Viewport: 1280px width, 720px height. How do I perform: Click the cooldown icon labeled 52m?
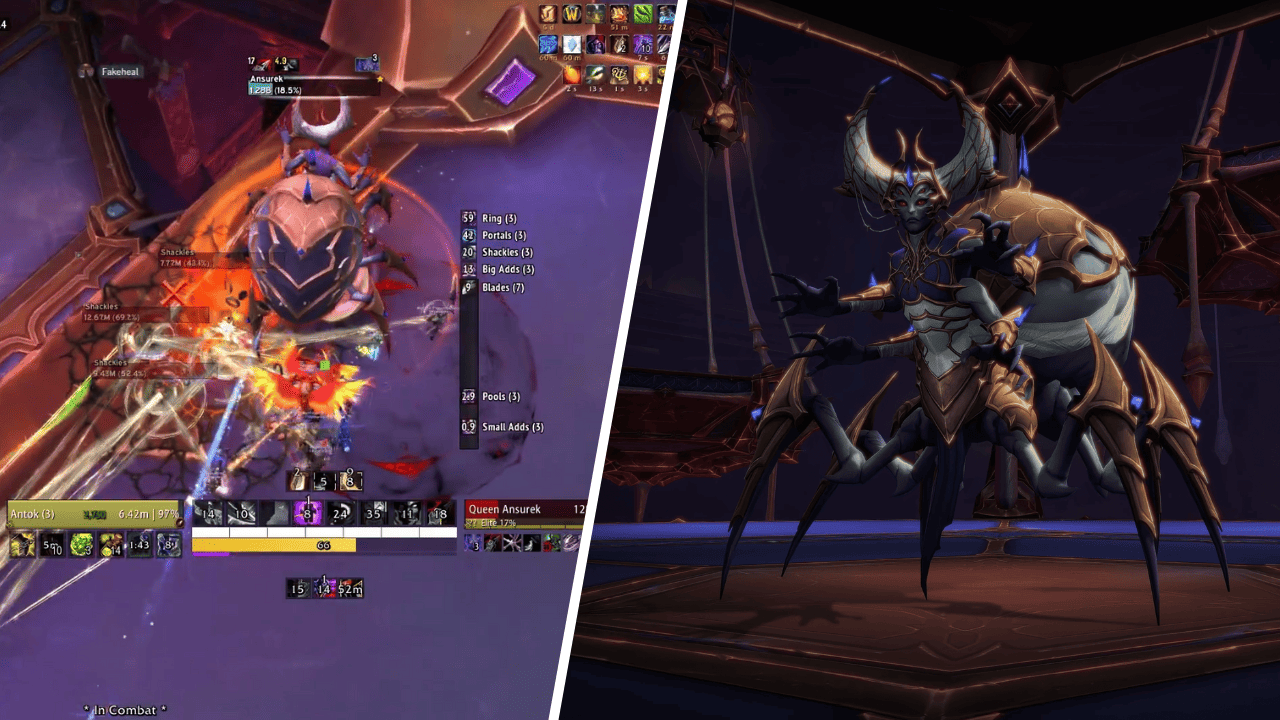tap(350, 588)
